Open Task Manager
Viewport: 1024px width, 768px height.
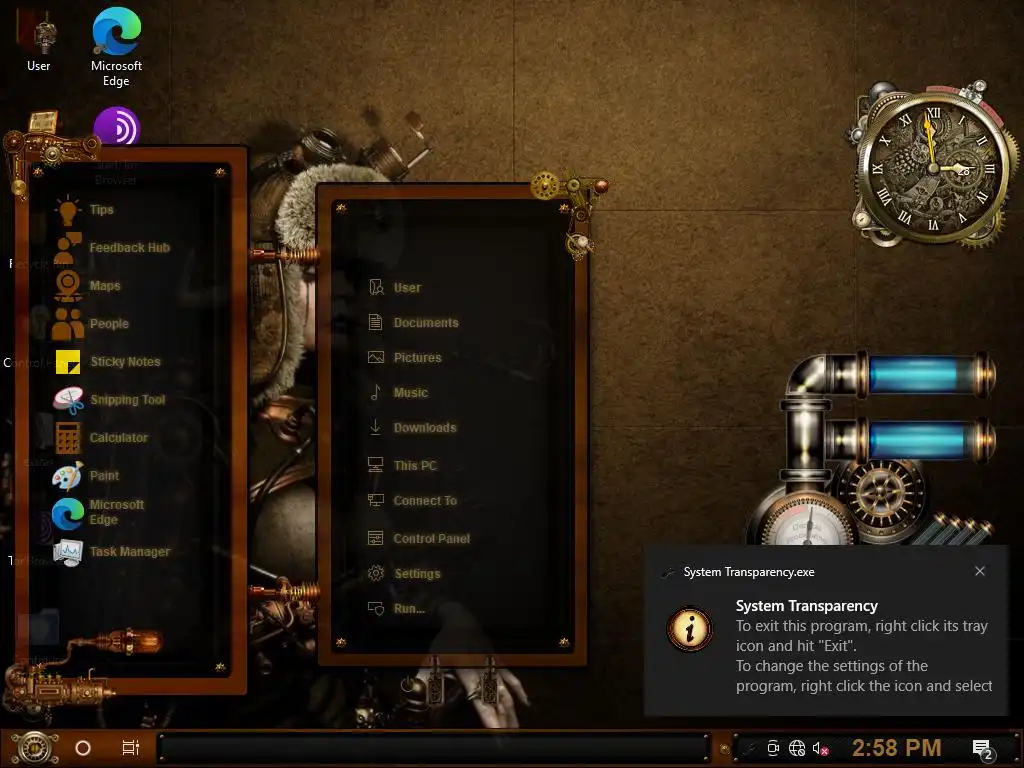(129, 552)
